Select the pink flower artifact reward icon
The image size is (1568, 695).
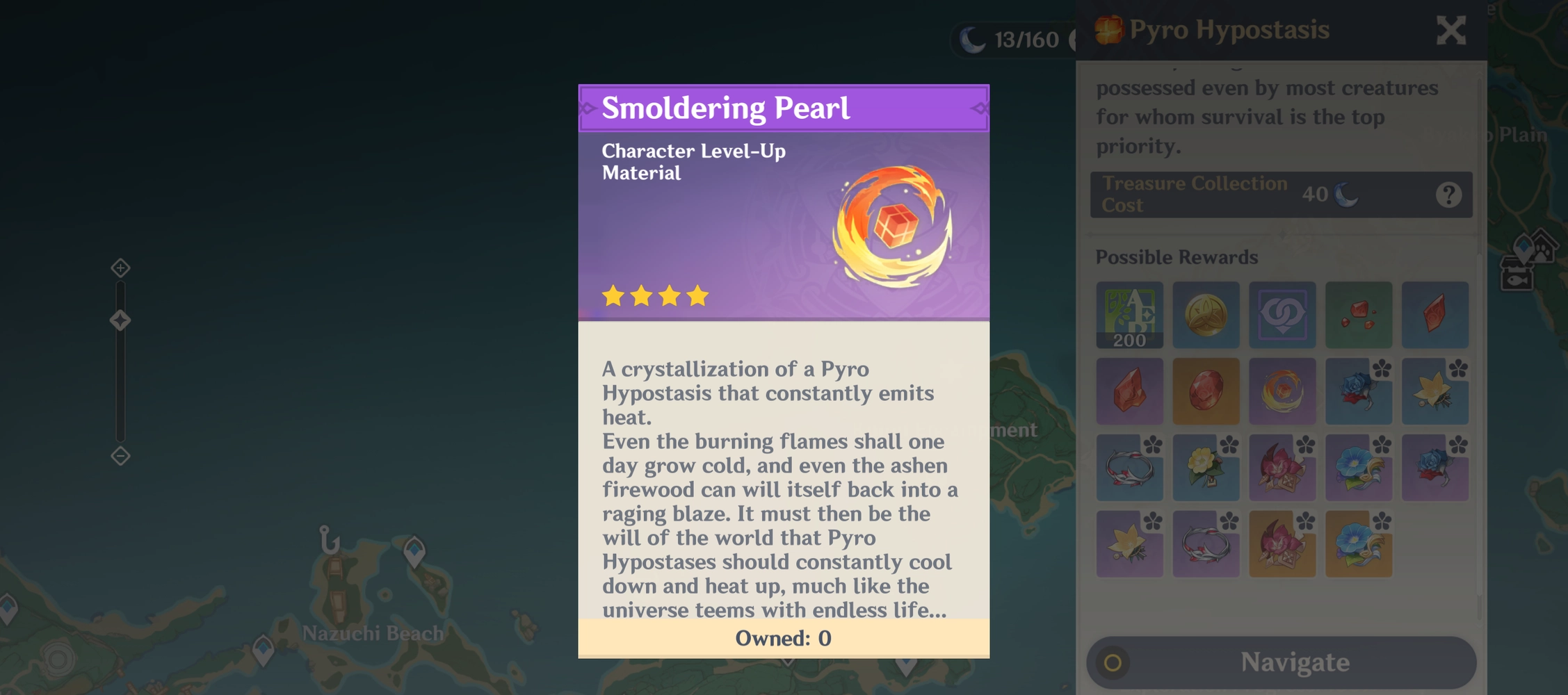[x=1283, y=468]
